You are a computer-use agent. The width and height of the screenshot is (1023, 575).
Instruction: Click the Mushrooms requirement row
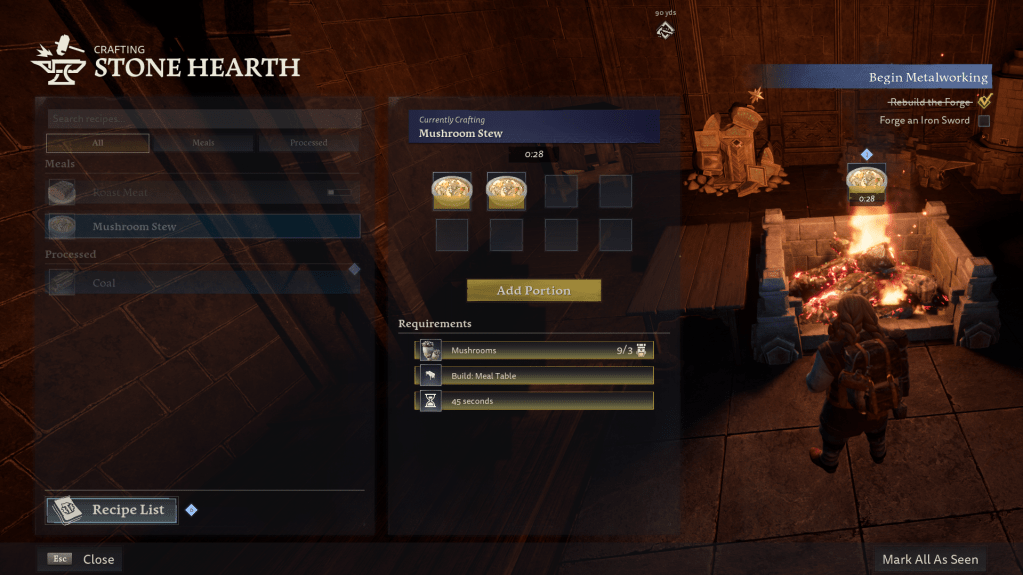[x=534, y=350]
